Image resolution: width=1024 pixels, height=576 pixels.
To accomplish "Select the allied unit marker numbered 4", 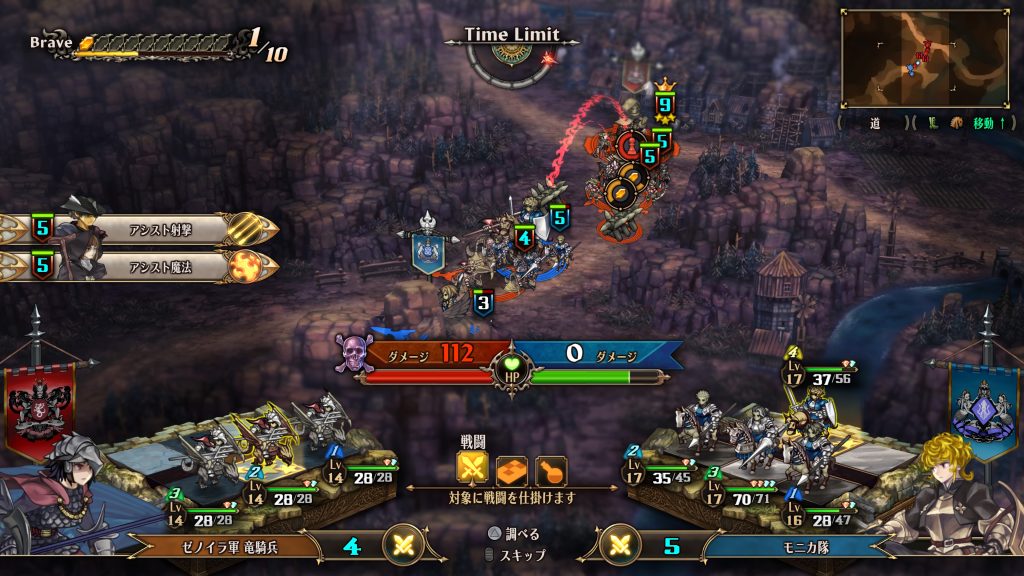I will (524, 239).
